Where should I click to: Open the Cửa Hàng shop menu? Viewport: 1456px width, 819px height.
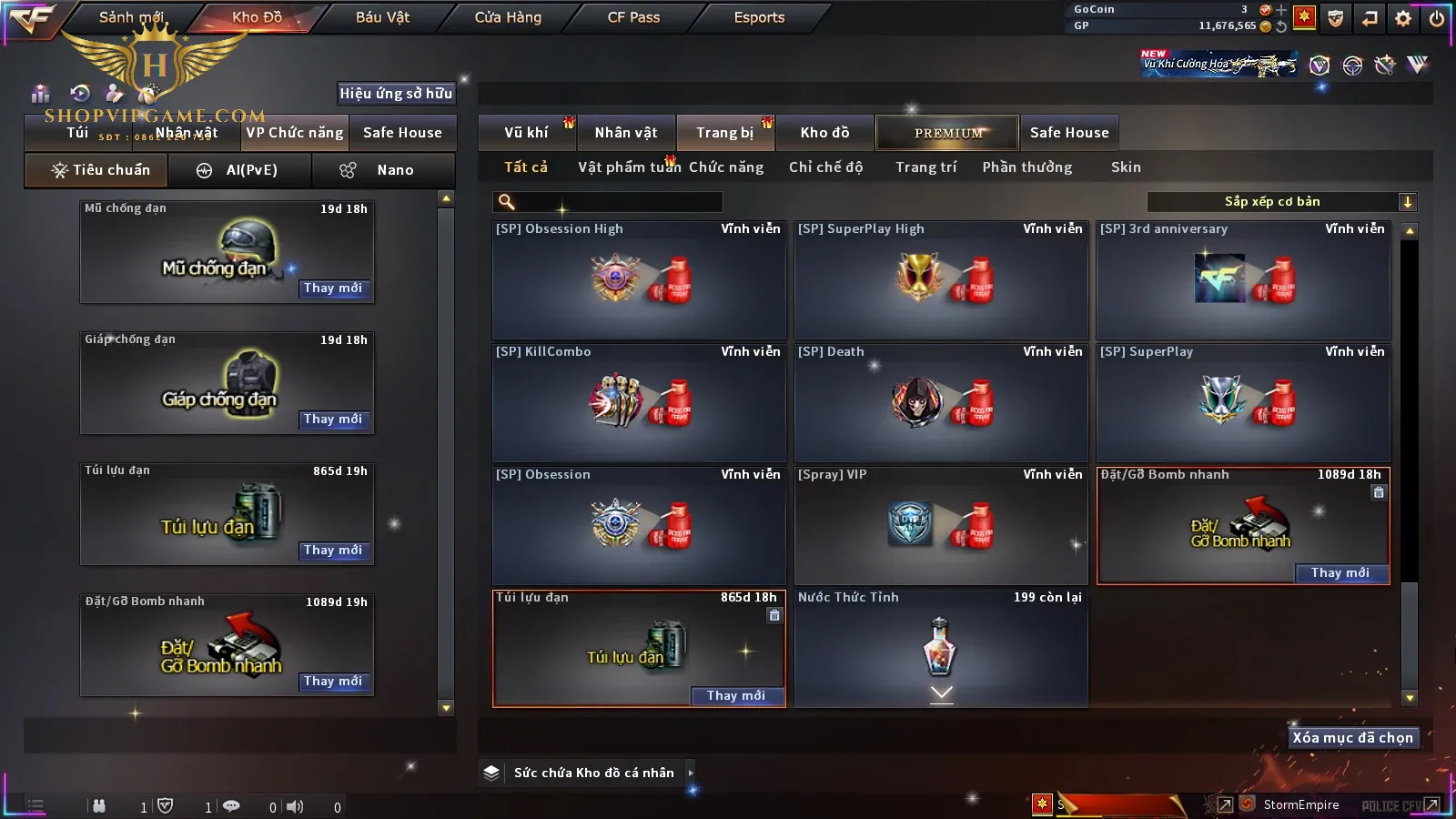click(x=508, y=17)
